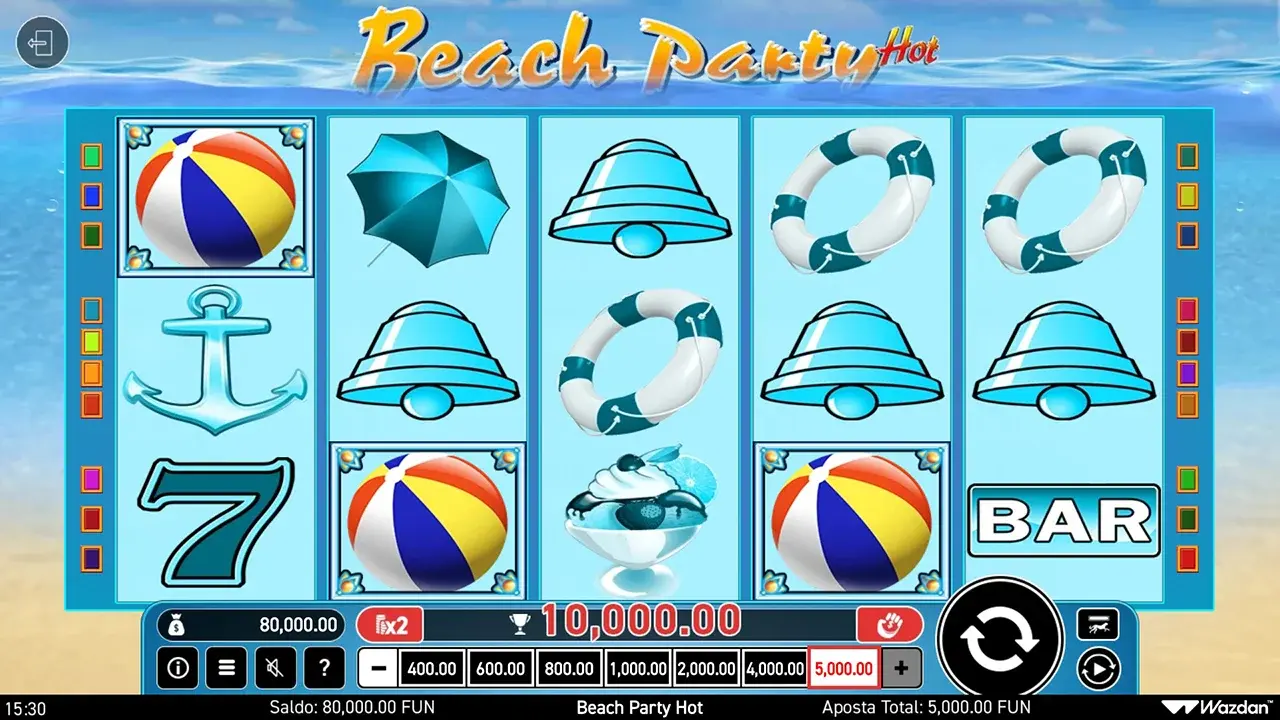Start autoplay with the circled play button
Viewport: 1280px width, 720px height.
pyautogui.click(x=1097, y=667)
